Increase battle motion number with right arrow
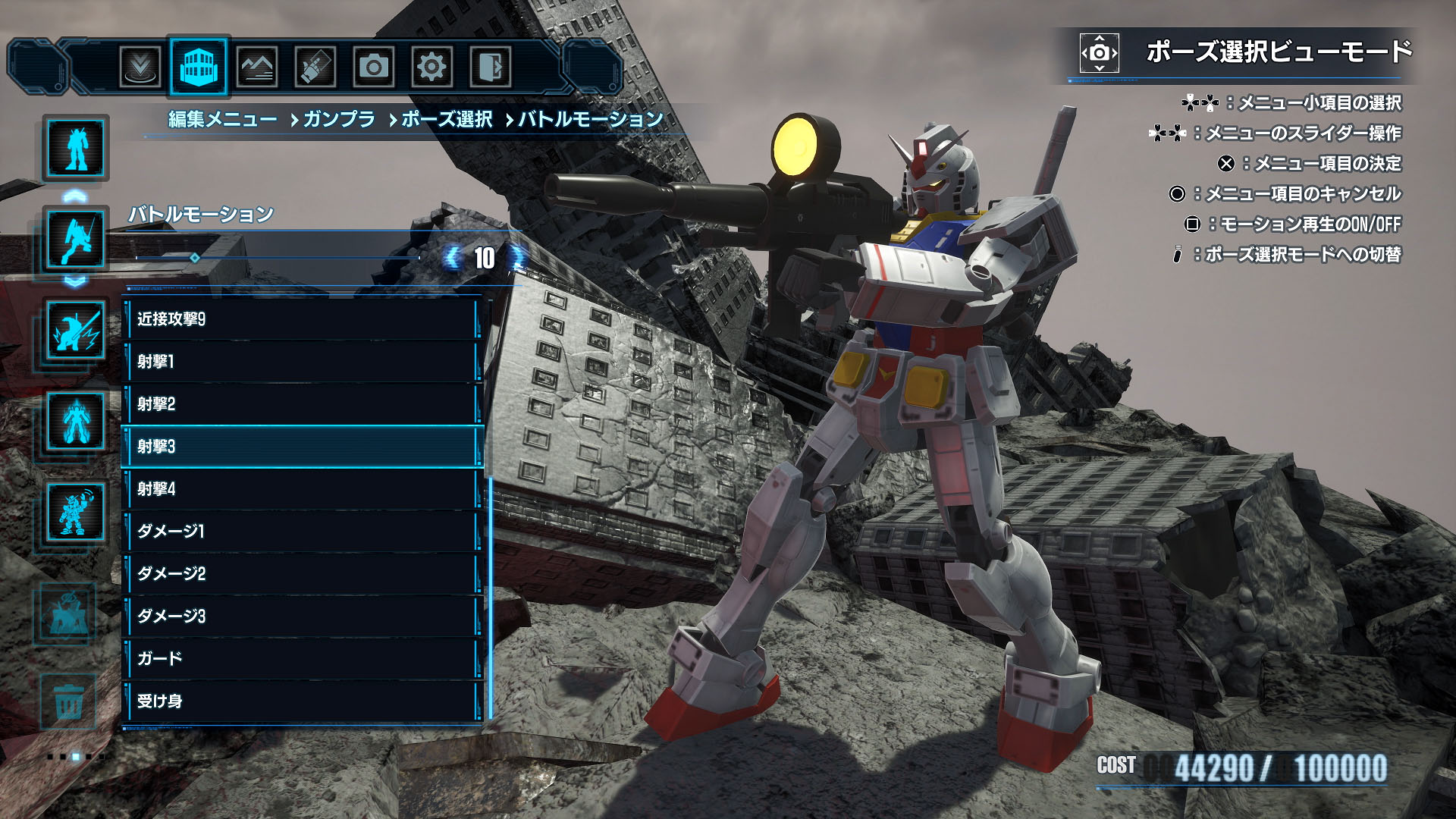Viewport: 1456px width, 819px height. pyautogui.click(x=519, y=258)
